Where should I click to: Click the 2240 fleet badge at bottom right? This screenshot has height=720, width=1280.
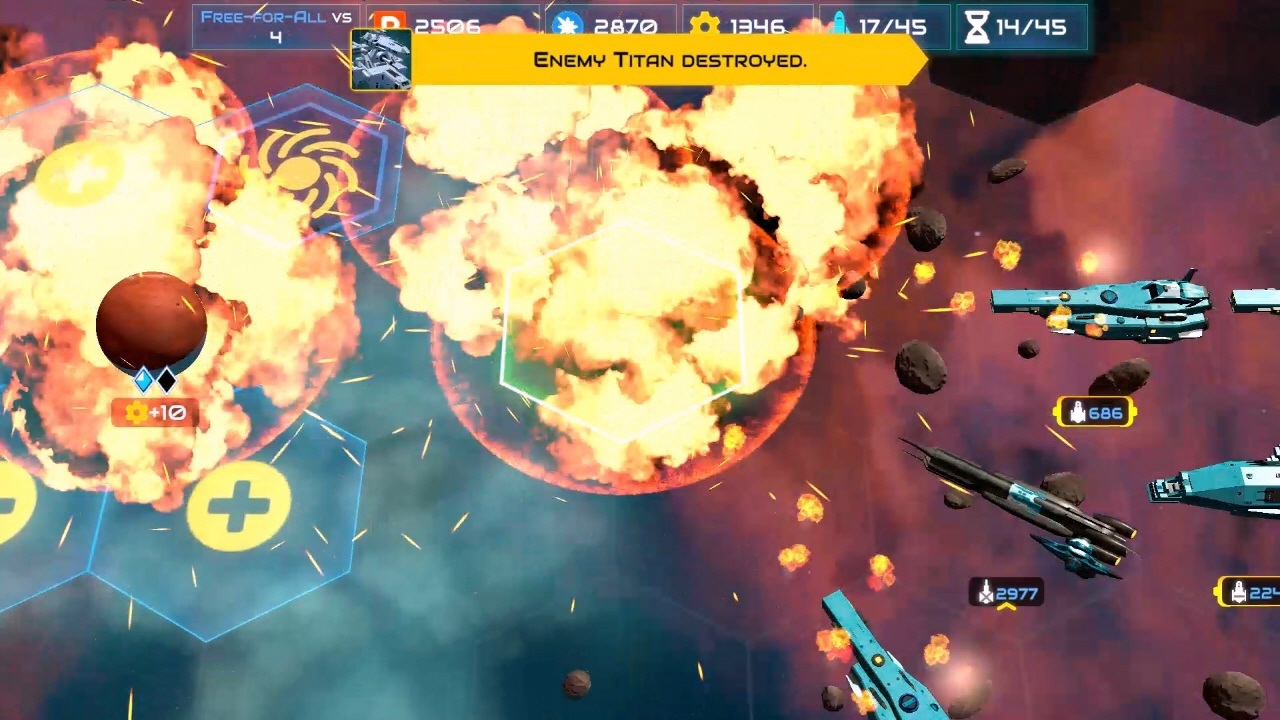(x=1253, y=592)
